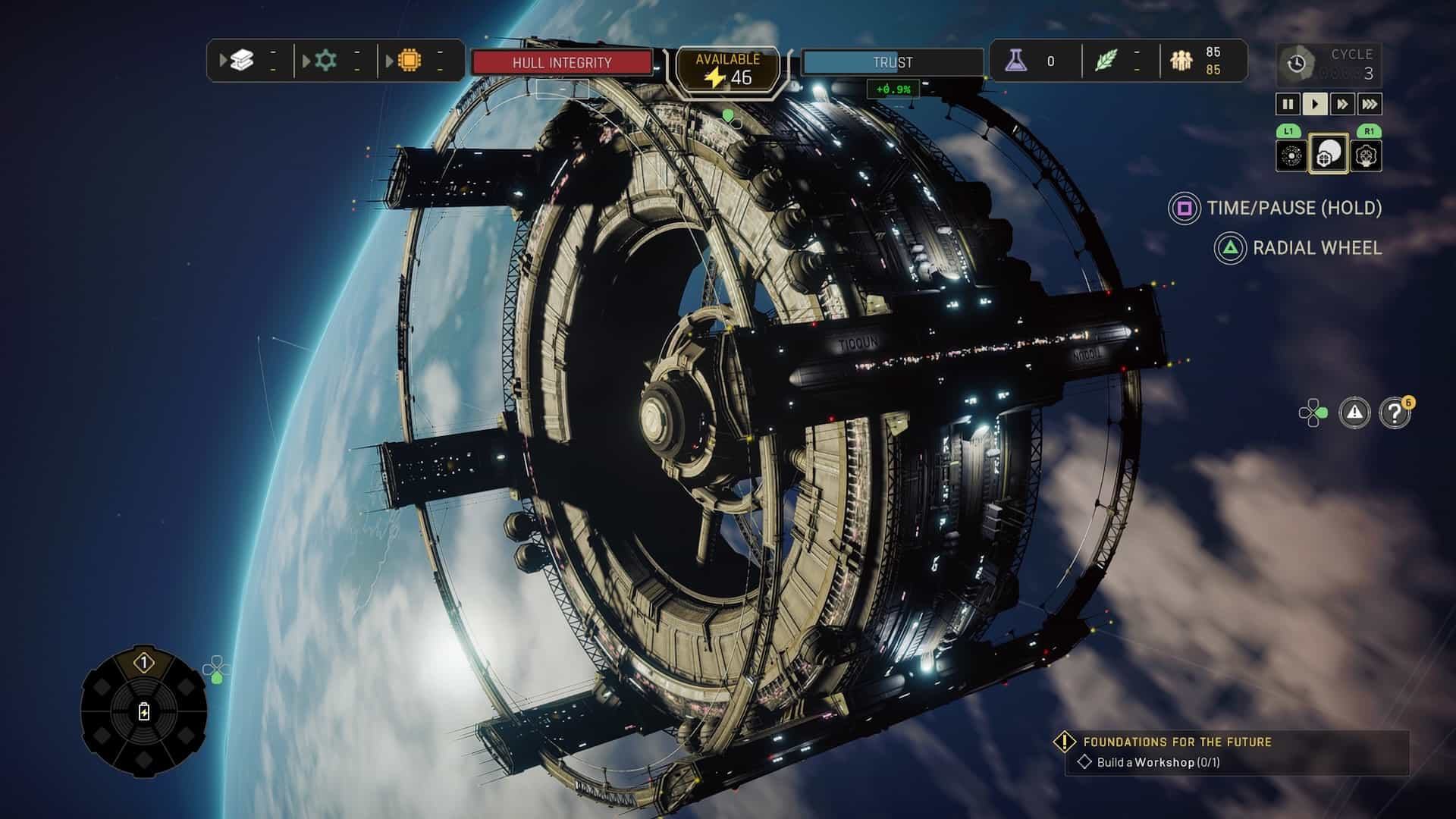Image resolution: width=1456 pixels, height=819 pixels.
Task: Show the Hull Integrity details
Action: point(562,62)
